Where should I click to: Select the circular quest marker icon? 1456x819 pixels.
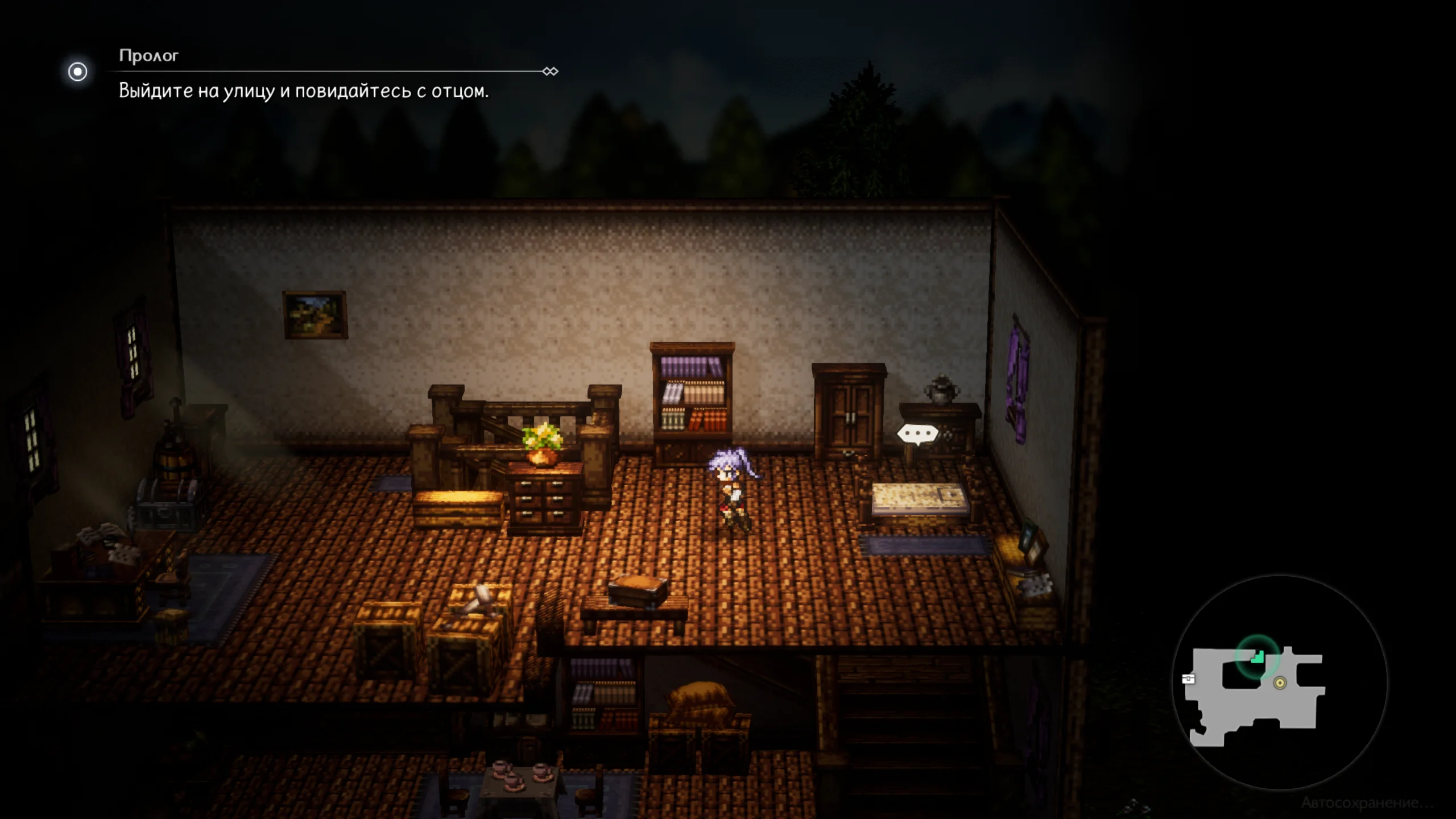(x=78, y=72)
